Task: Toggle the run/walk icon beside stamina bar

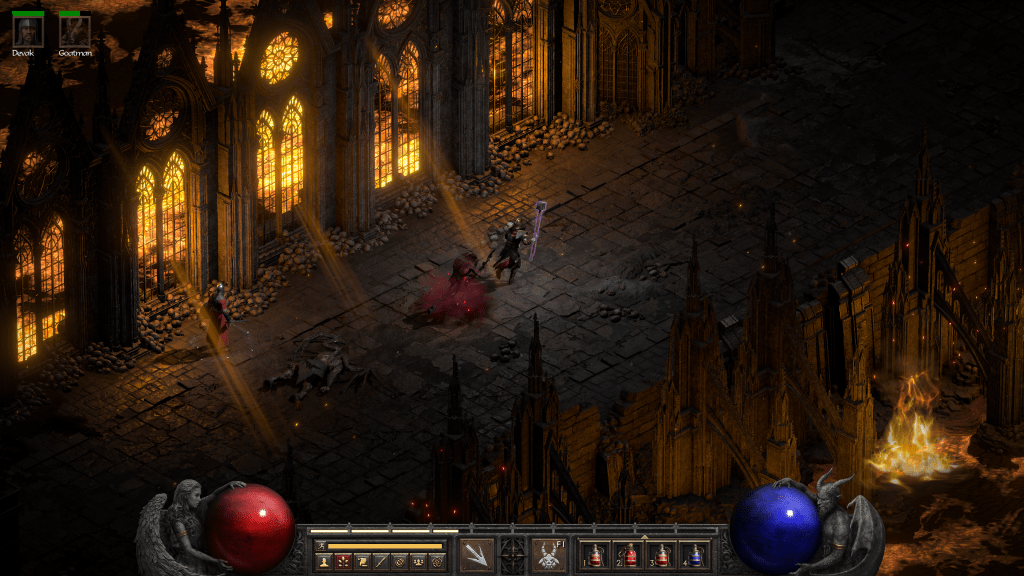Action: 320,545
